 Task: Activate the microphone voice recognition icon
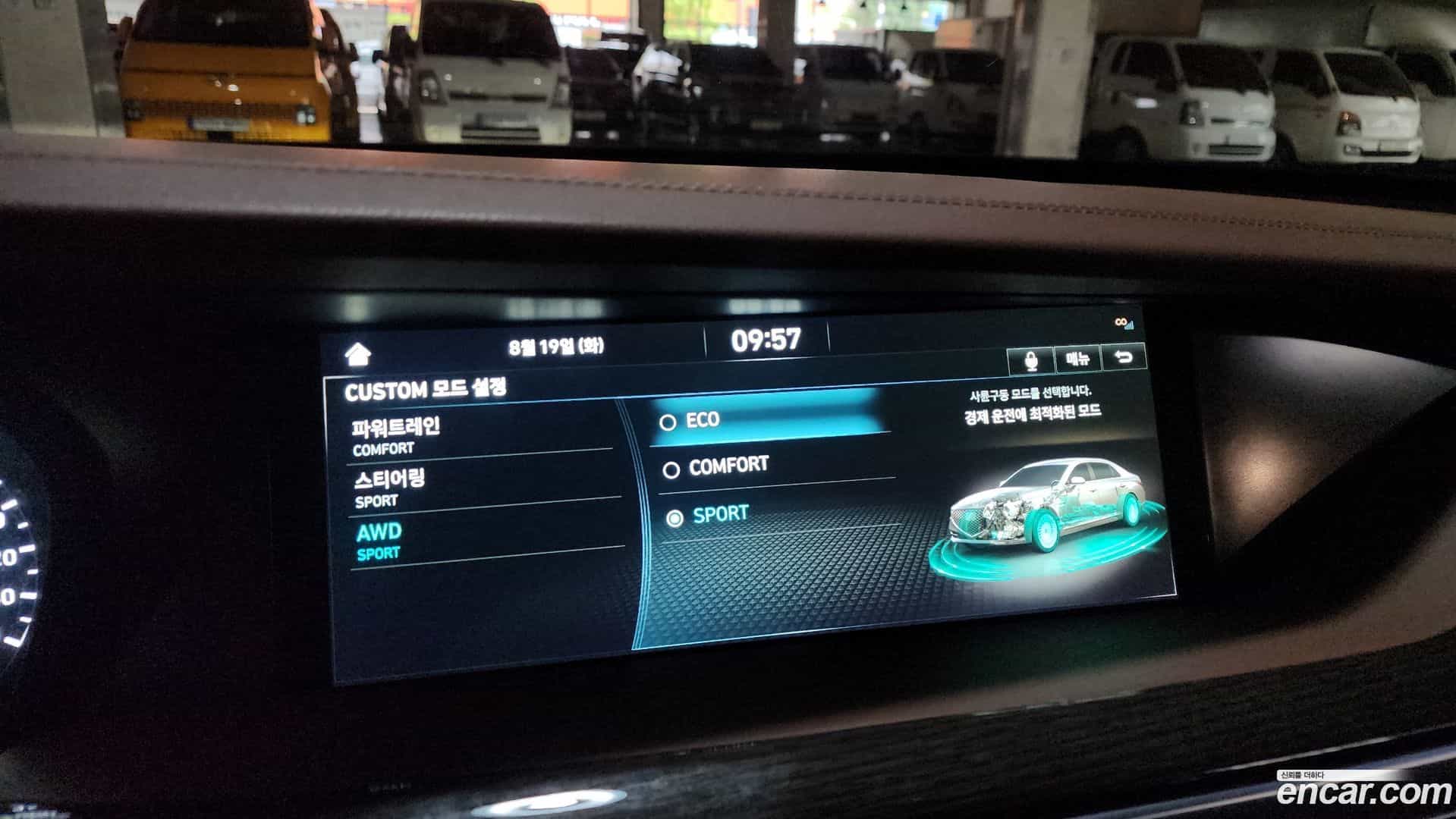tap(1030, 362)
